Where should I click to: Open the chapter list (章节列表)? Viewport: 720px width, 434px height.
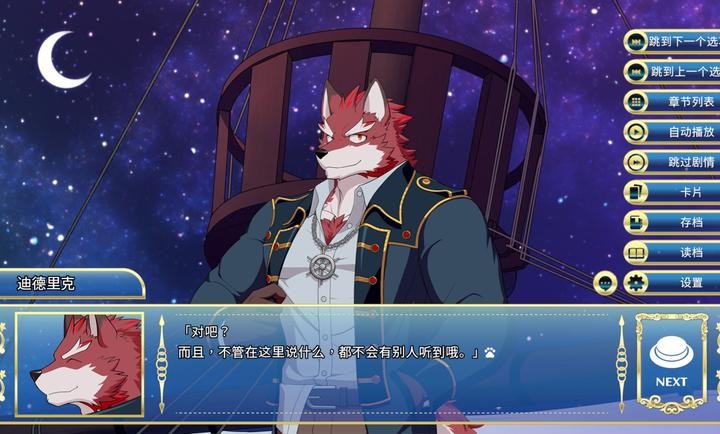673,101
